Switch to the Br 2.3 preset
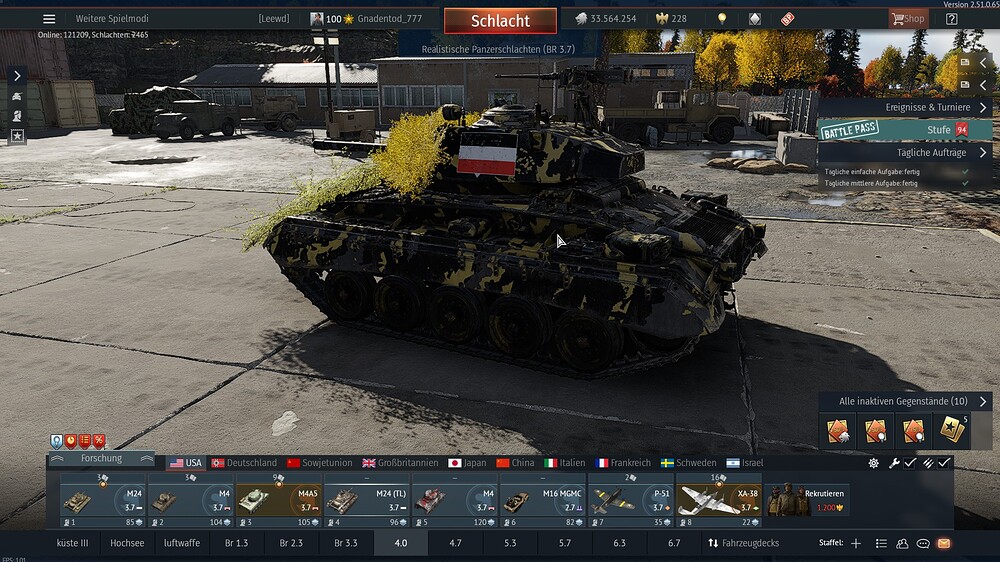This screenshot has width=1000, height=562. [x=291, y=543]
